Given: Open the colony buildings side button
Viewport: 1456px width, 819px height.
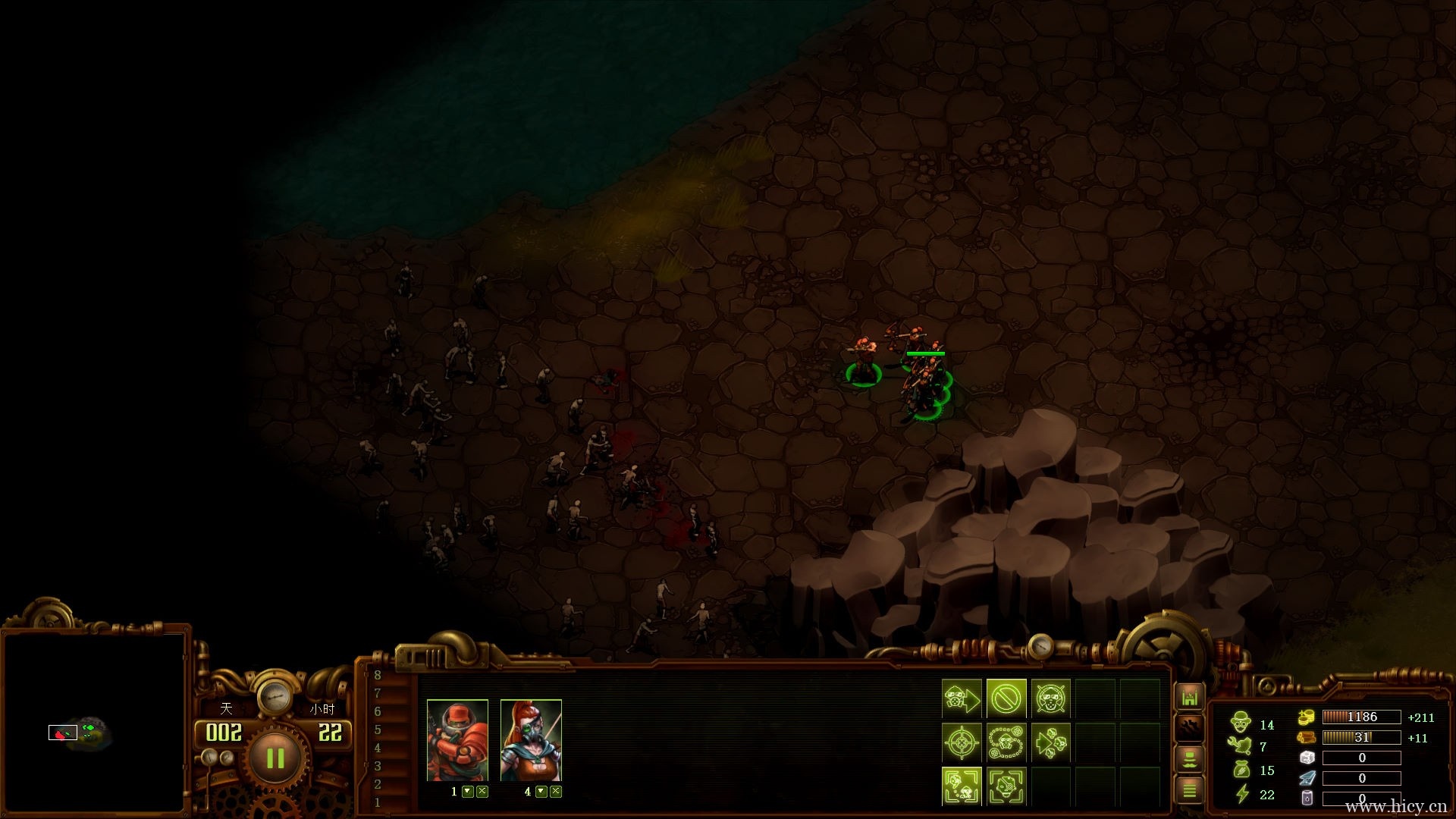Looking at the screenshot, I should point(1189,697).
